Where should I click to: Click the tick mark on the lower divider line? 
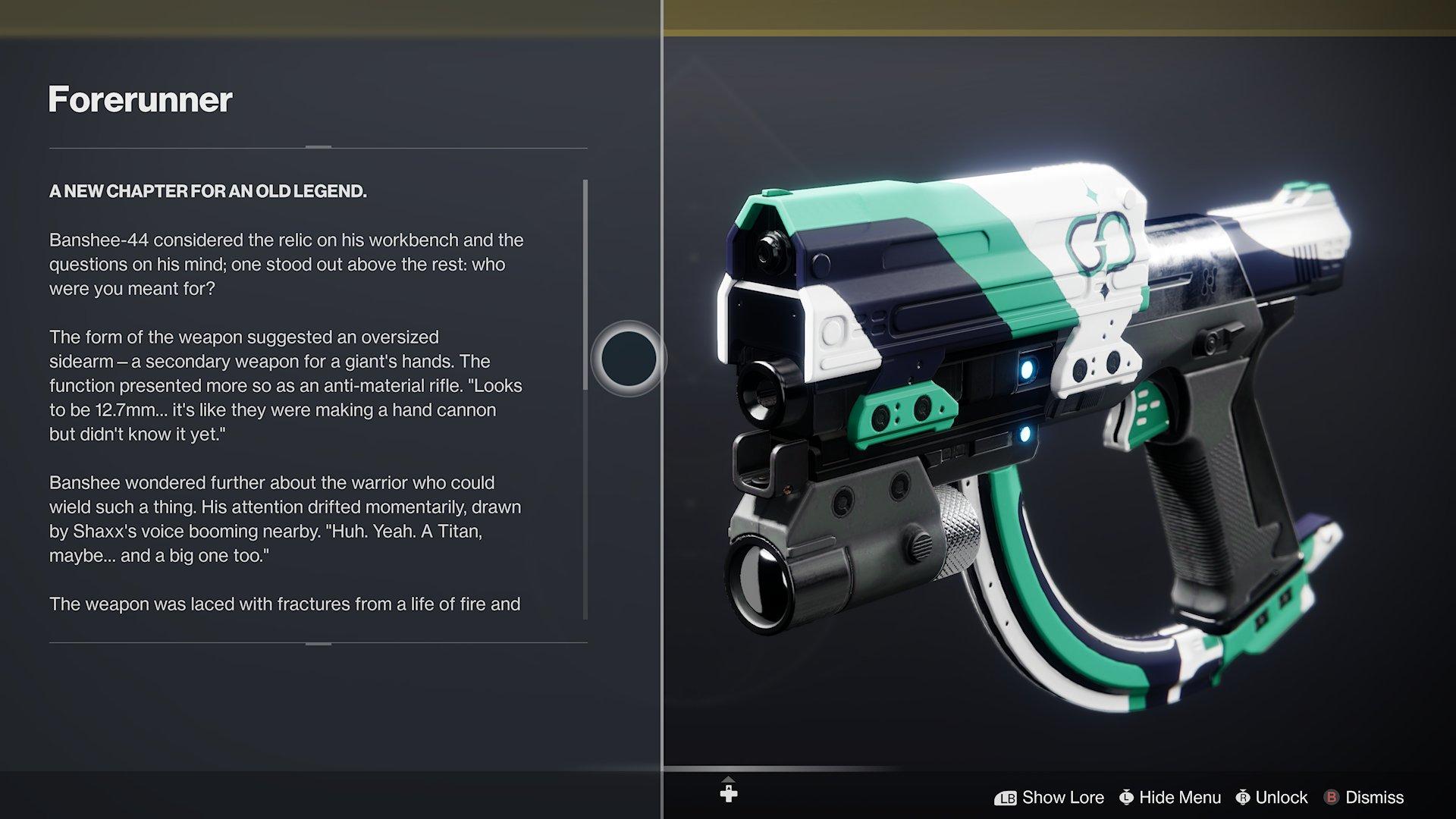tap(319, 645)
